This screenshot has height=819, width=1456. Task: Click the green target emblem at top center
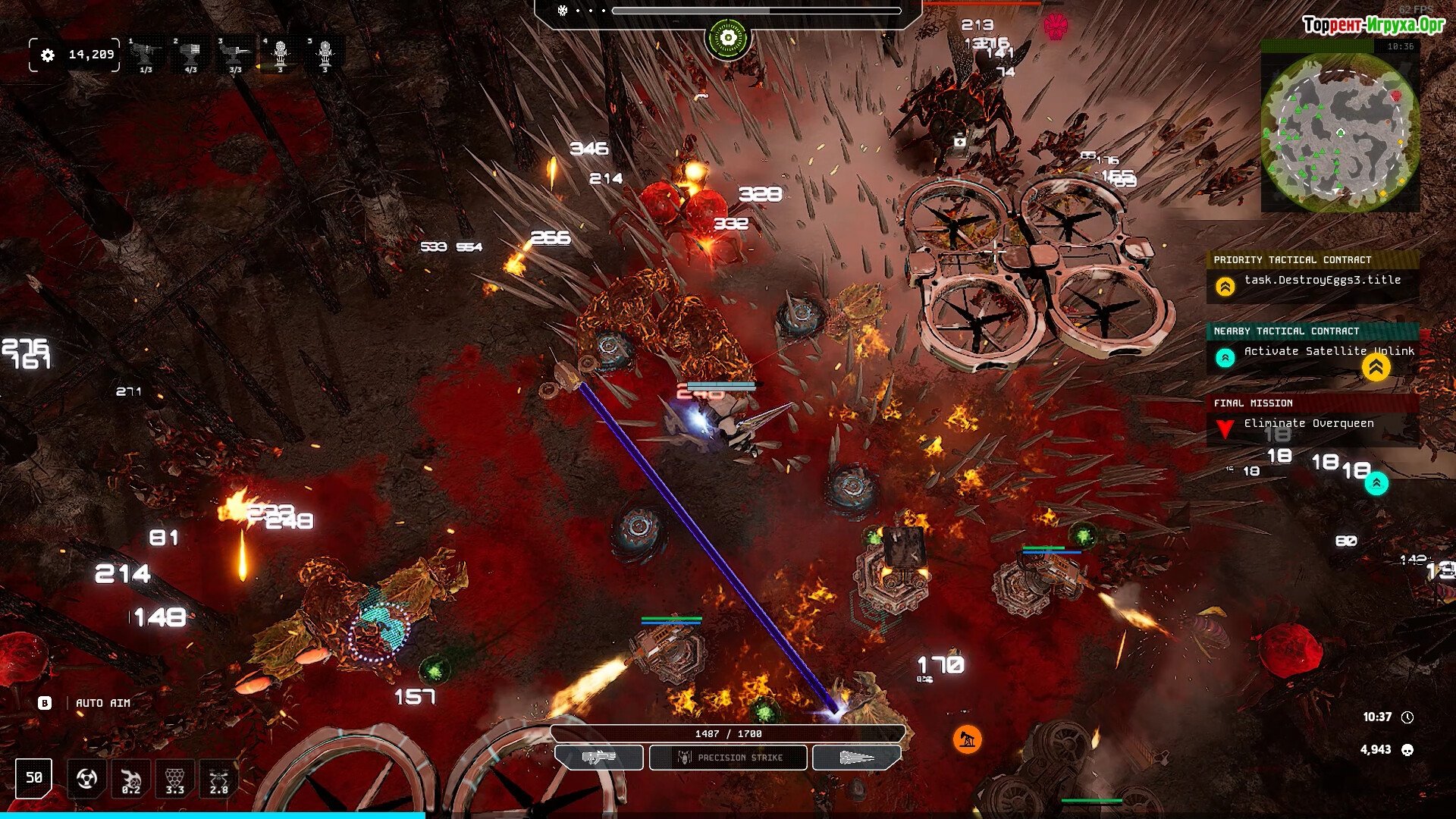tap(728, 38)
